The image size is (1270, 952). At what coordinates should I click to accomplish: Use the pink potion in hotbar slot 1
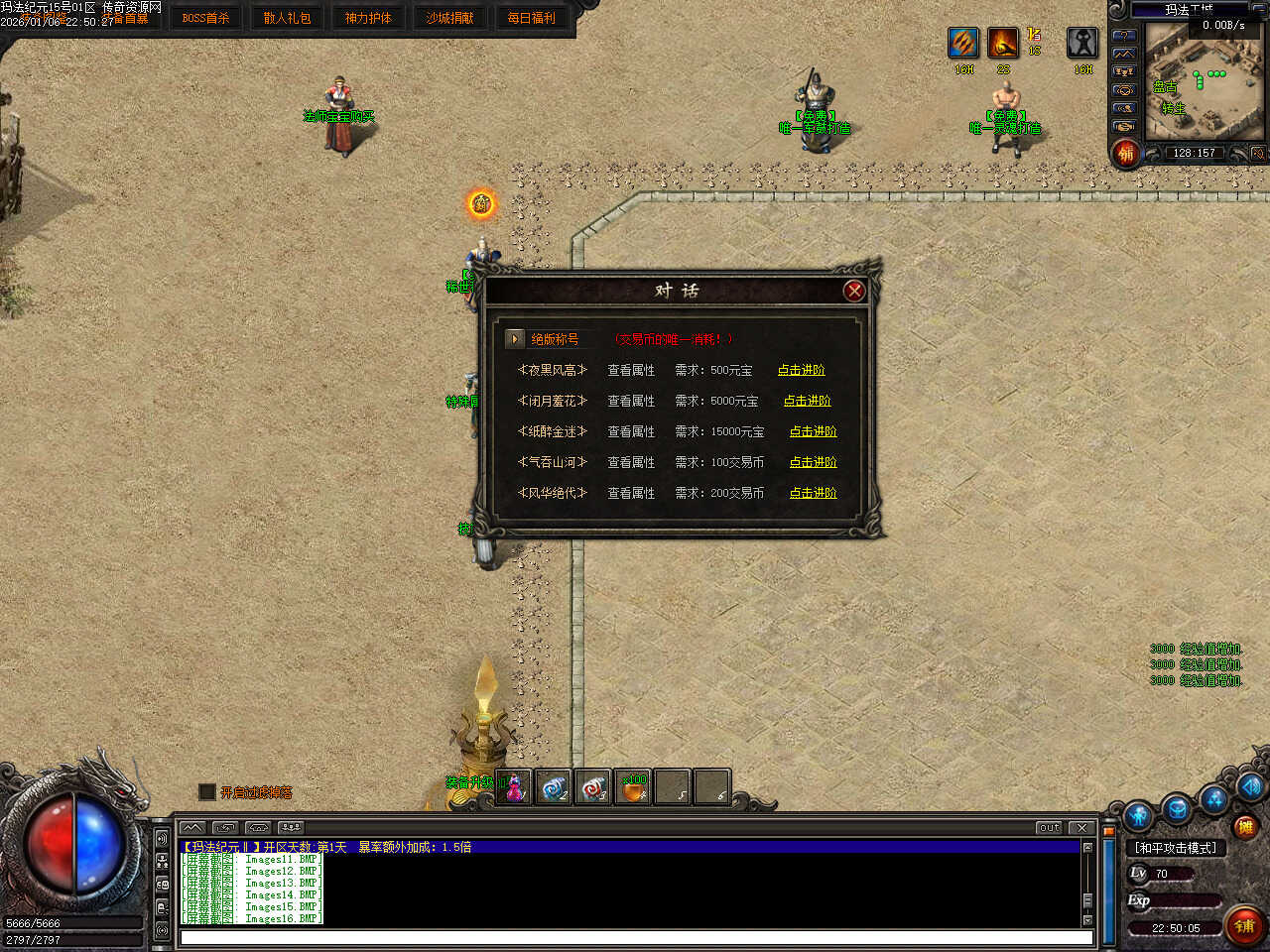[x=514, y=787]
